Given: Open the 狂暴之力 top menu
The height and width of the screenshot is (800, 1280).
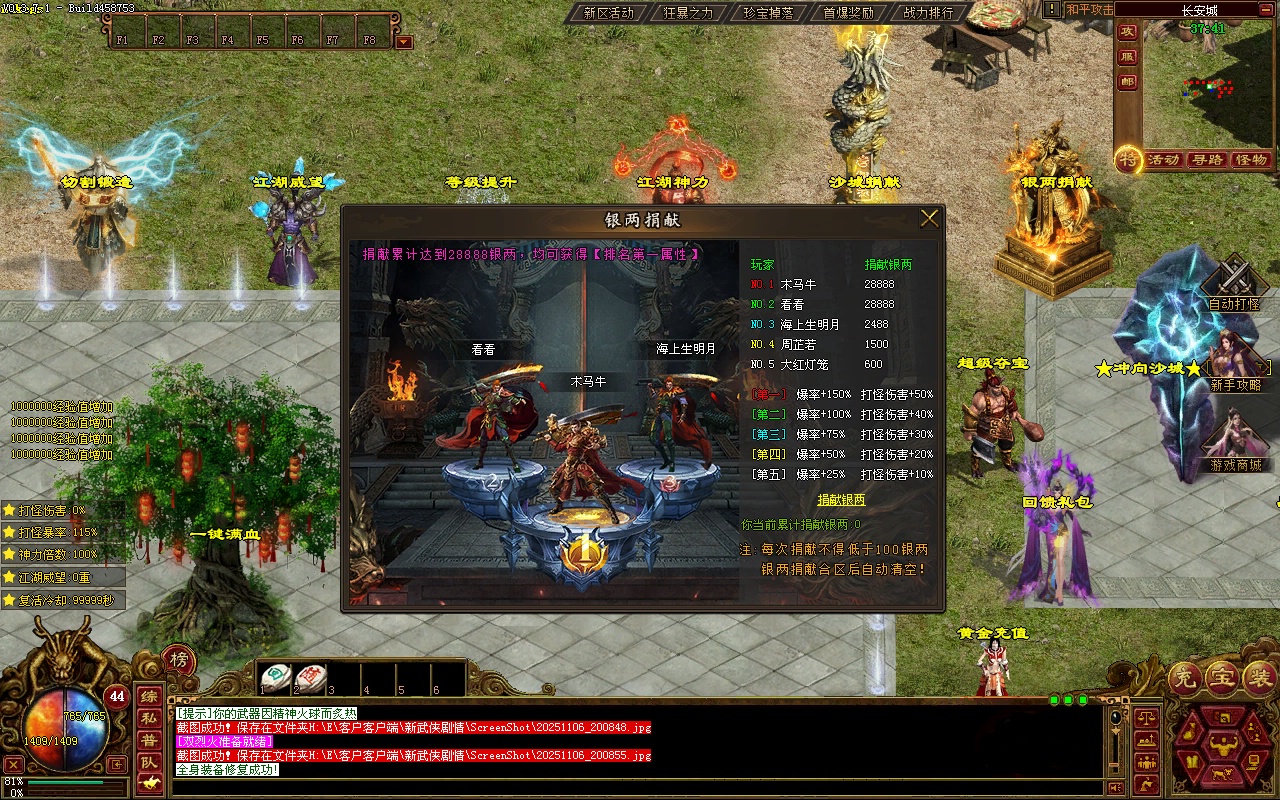Looking at the screenshot, I should 688,13.
